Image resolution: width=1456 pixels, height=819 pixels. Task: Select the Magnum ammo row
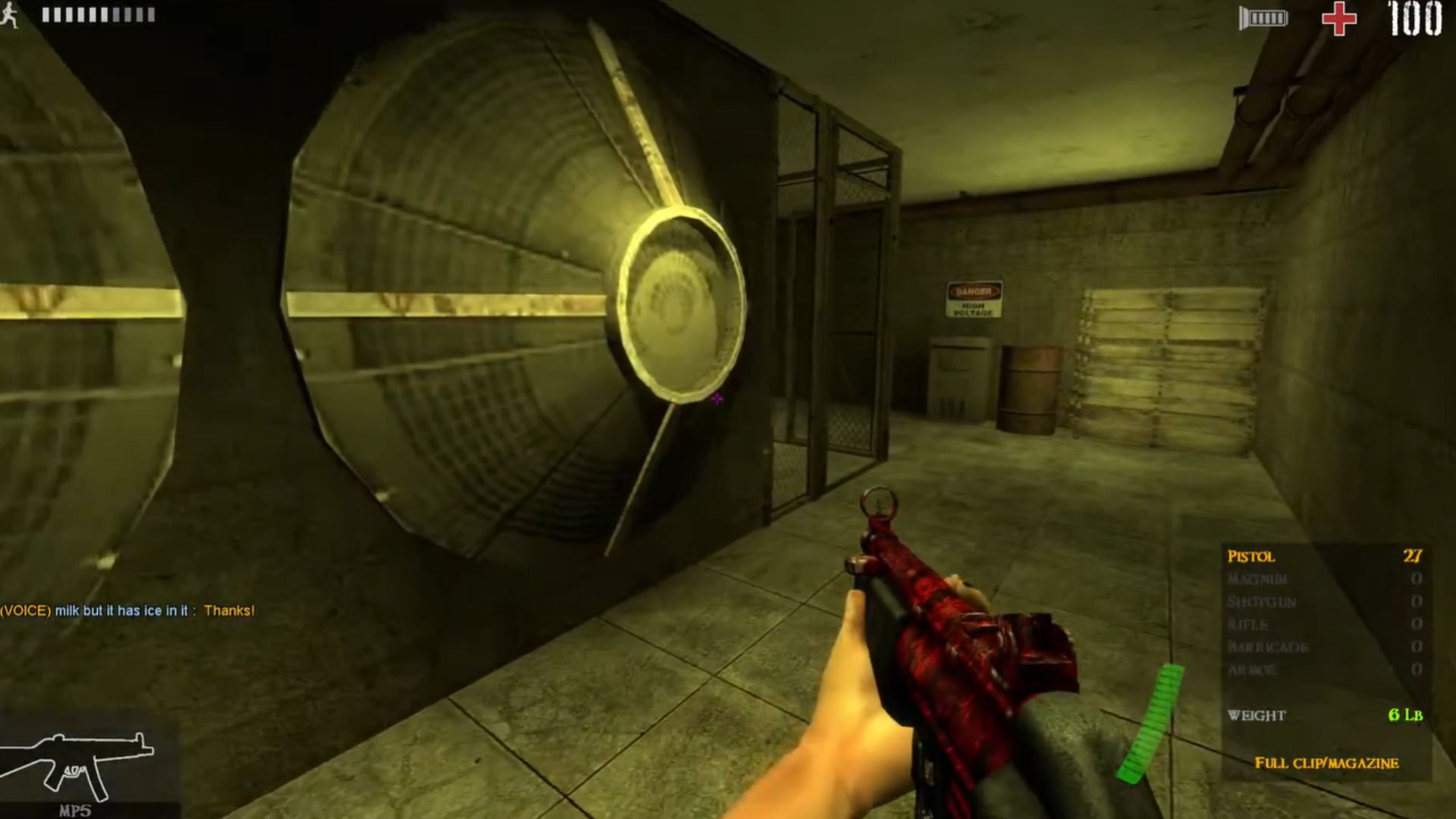(1324, 579)
